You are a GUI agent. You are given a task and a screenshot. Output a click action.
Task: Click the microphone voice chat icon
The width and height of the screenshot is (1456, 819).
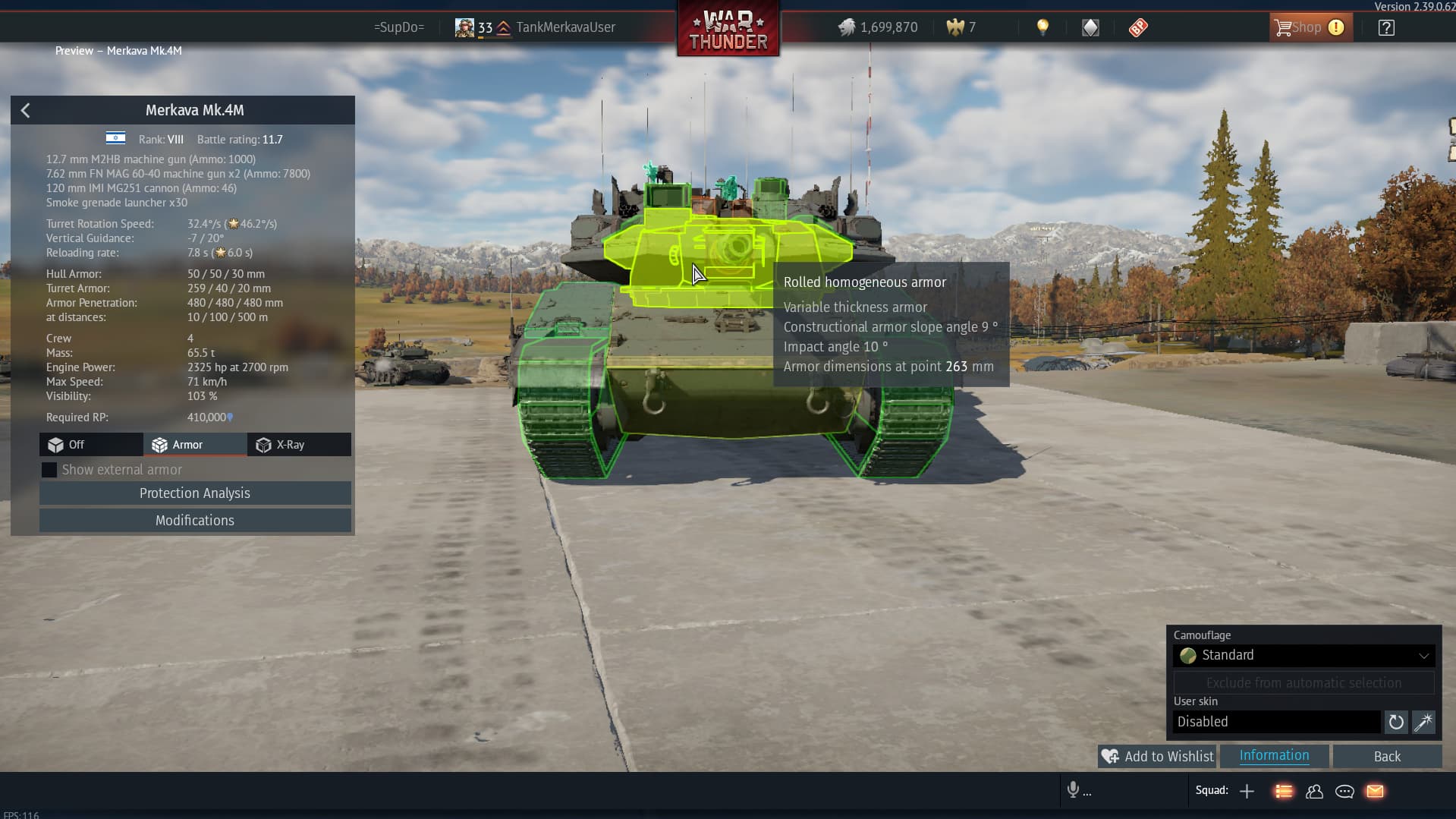[1073, 791]
